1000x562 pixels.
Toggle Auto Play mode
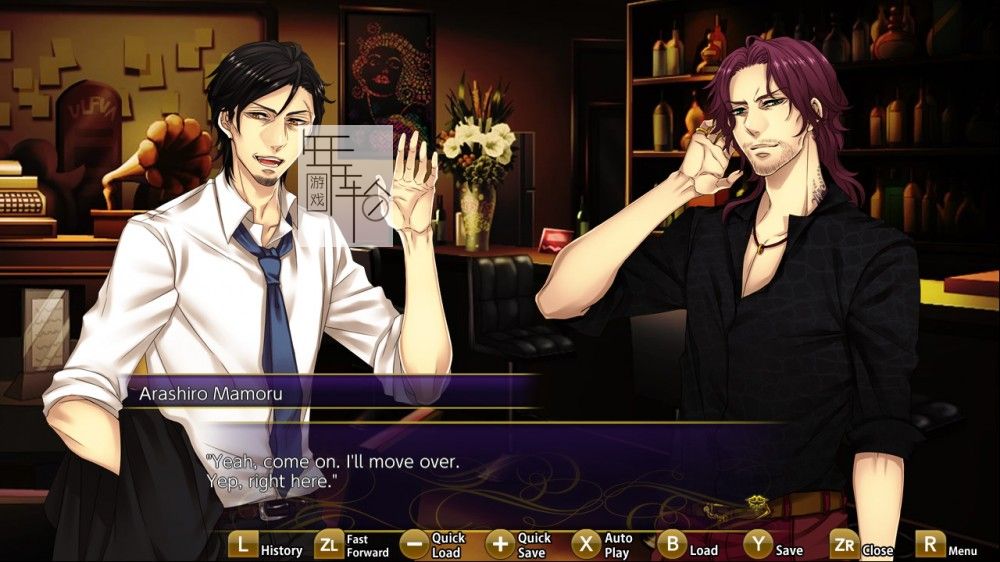[587, 546]
